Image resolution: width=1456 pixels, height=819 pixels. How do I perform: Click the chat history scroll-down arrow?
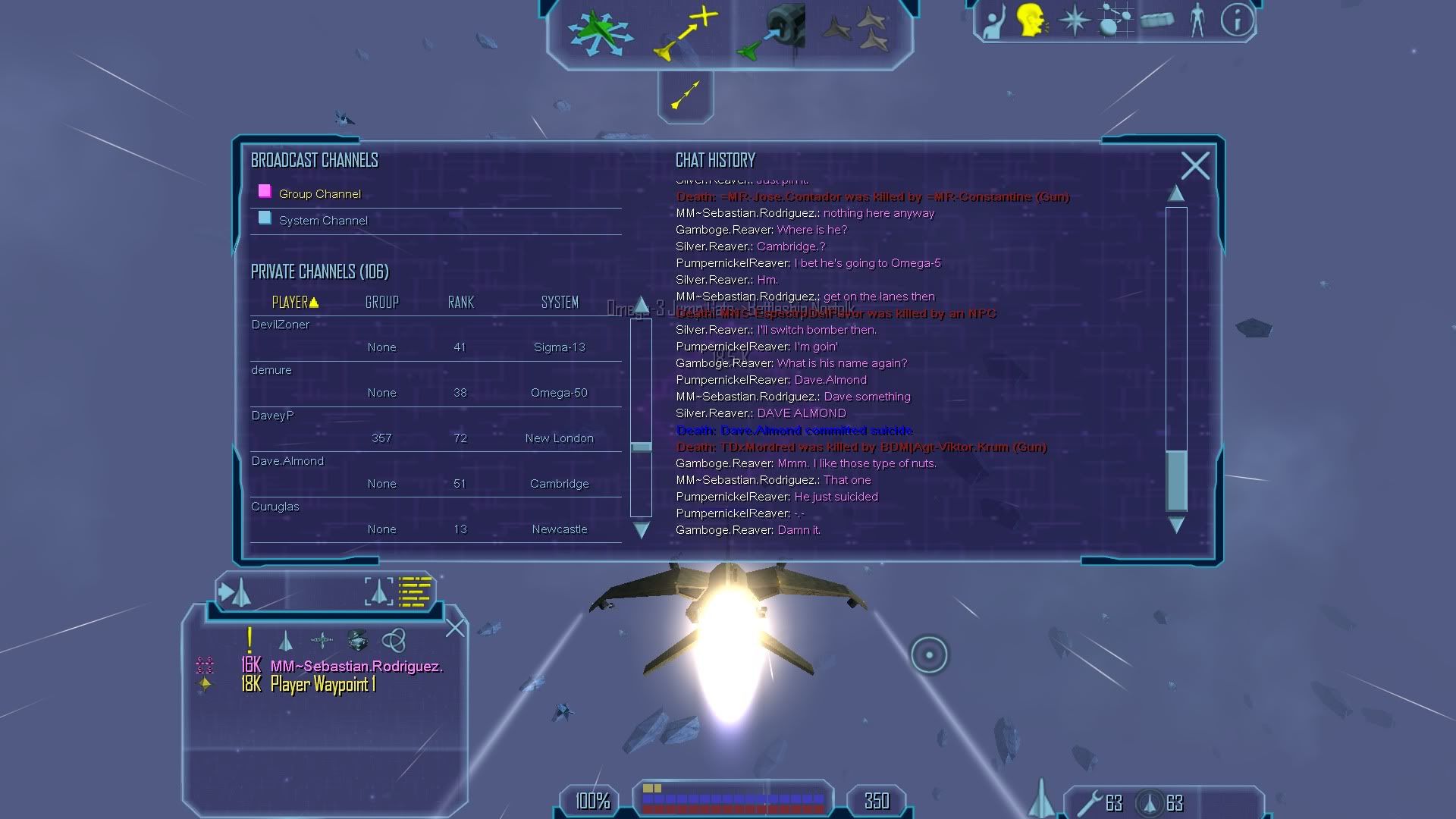(x=1176, y=525)
